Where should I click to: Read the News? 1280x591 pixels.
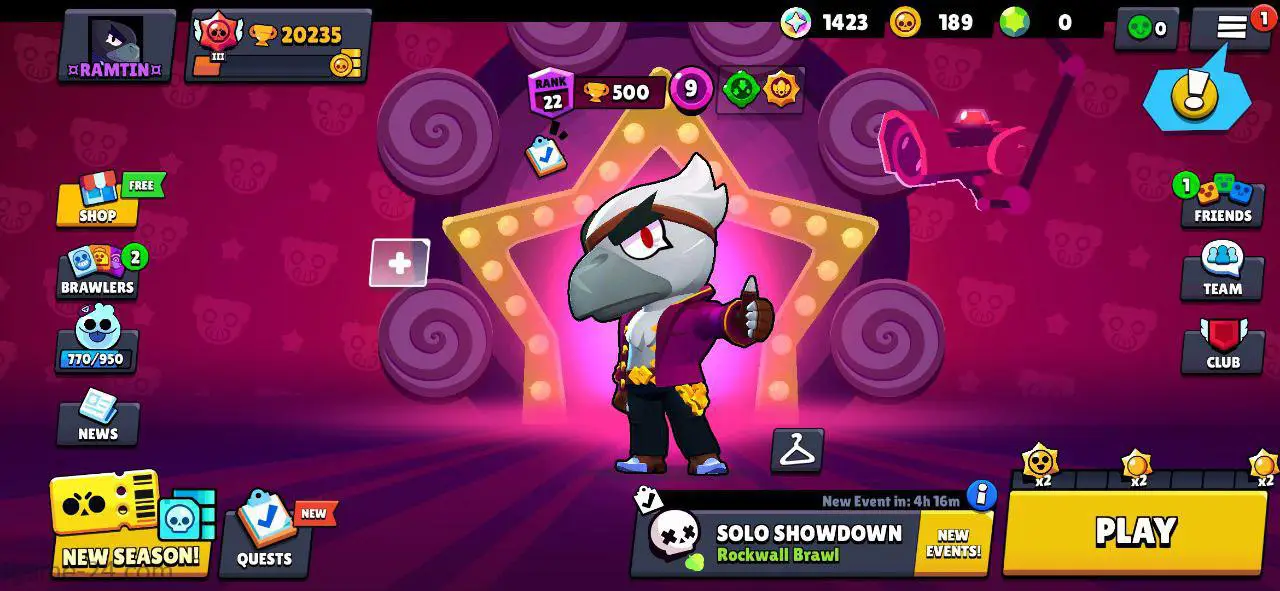98,418
